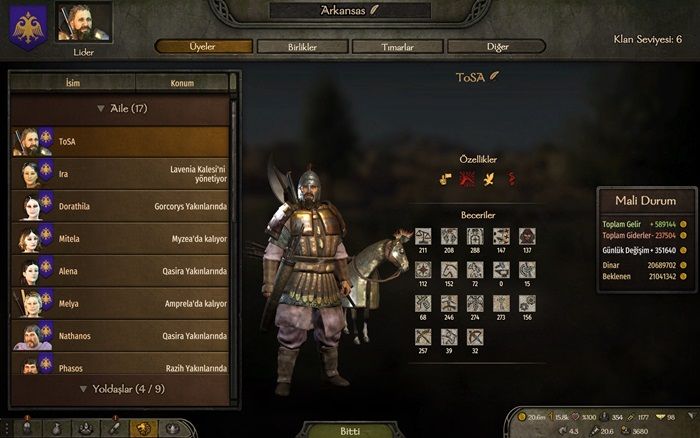Click the Bitti button
The width and height of the screenshot is (700, 438).
click(x=347, y=430)
